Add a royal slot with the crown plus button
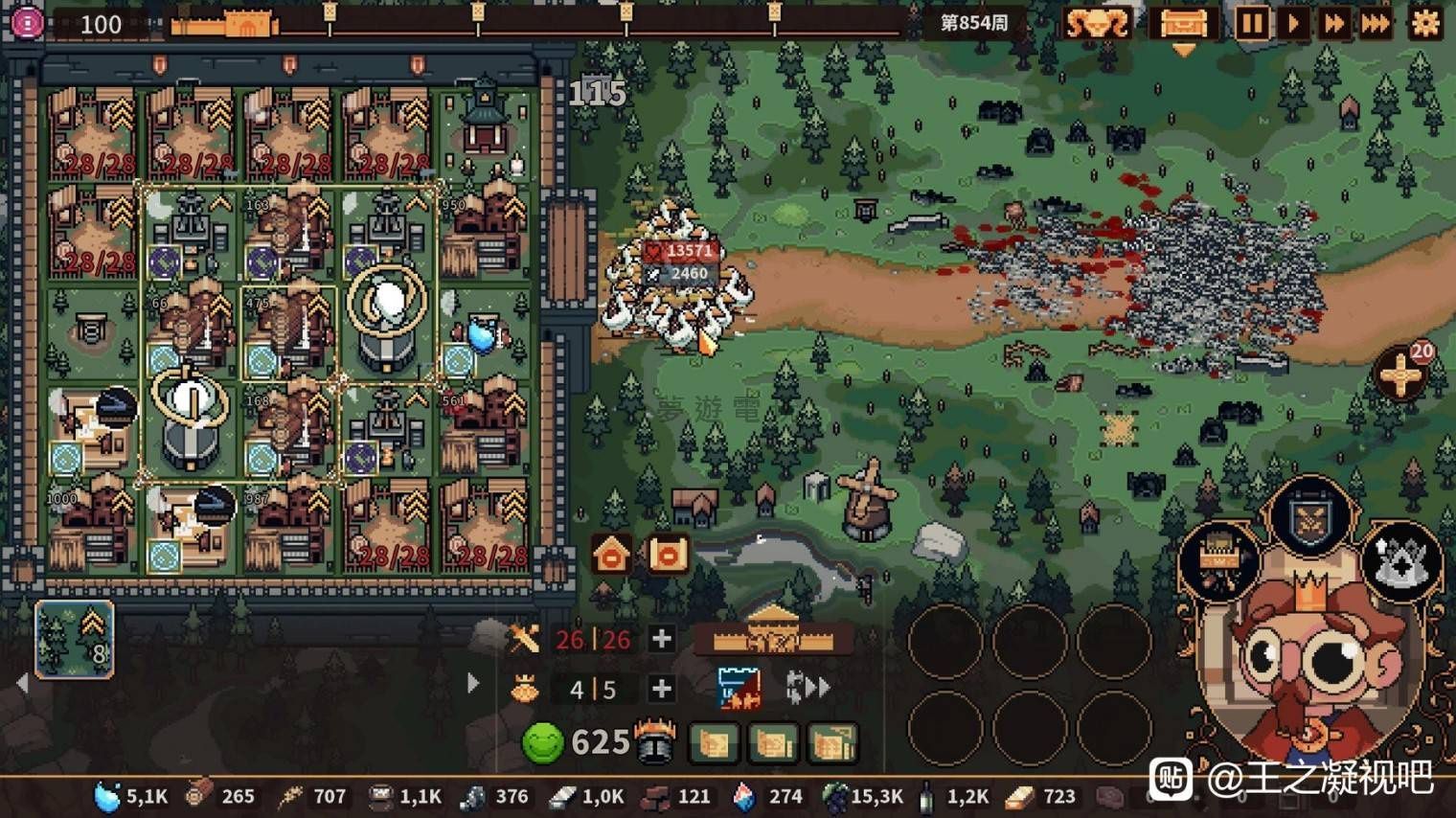 click(661, 689)
